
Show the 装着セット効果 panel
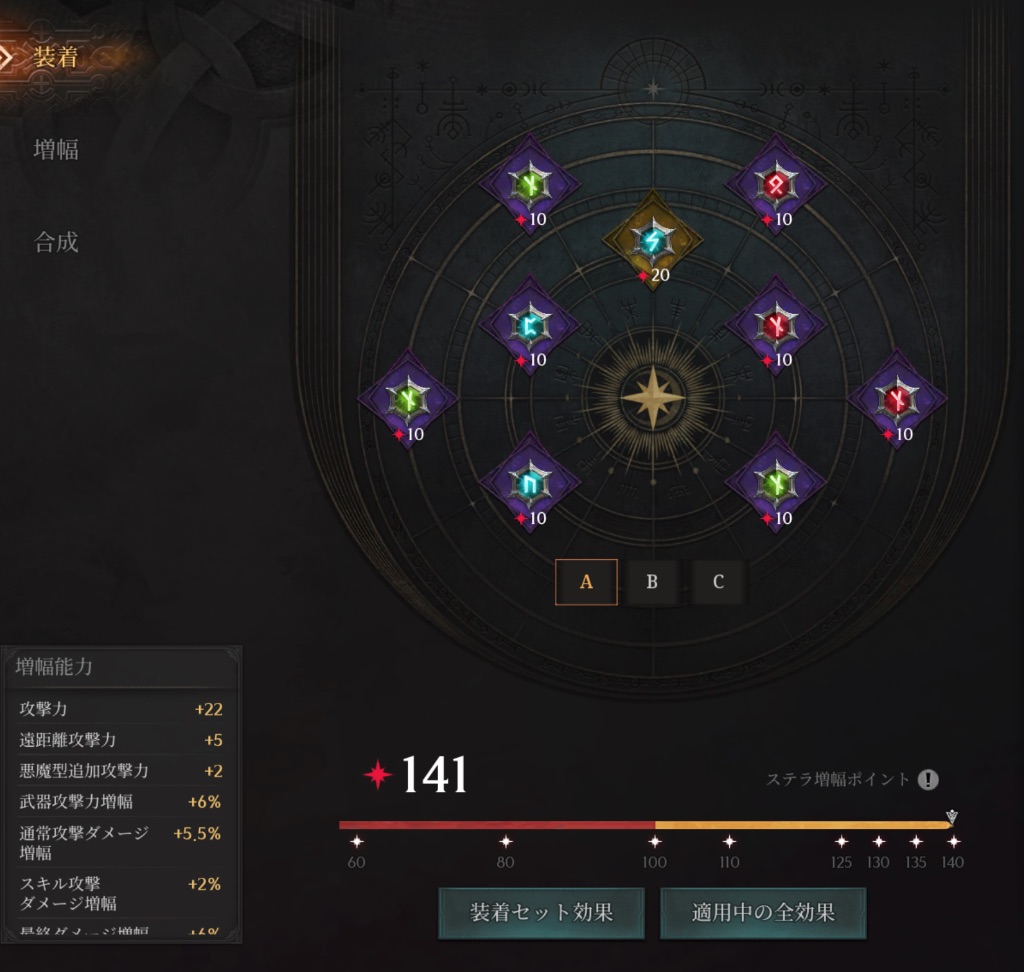(541, 912)
